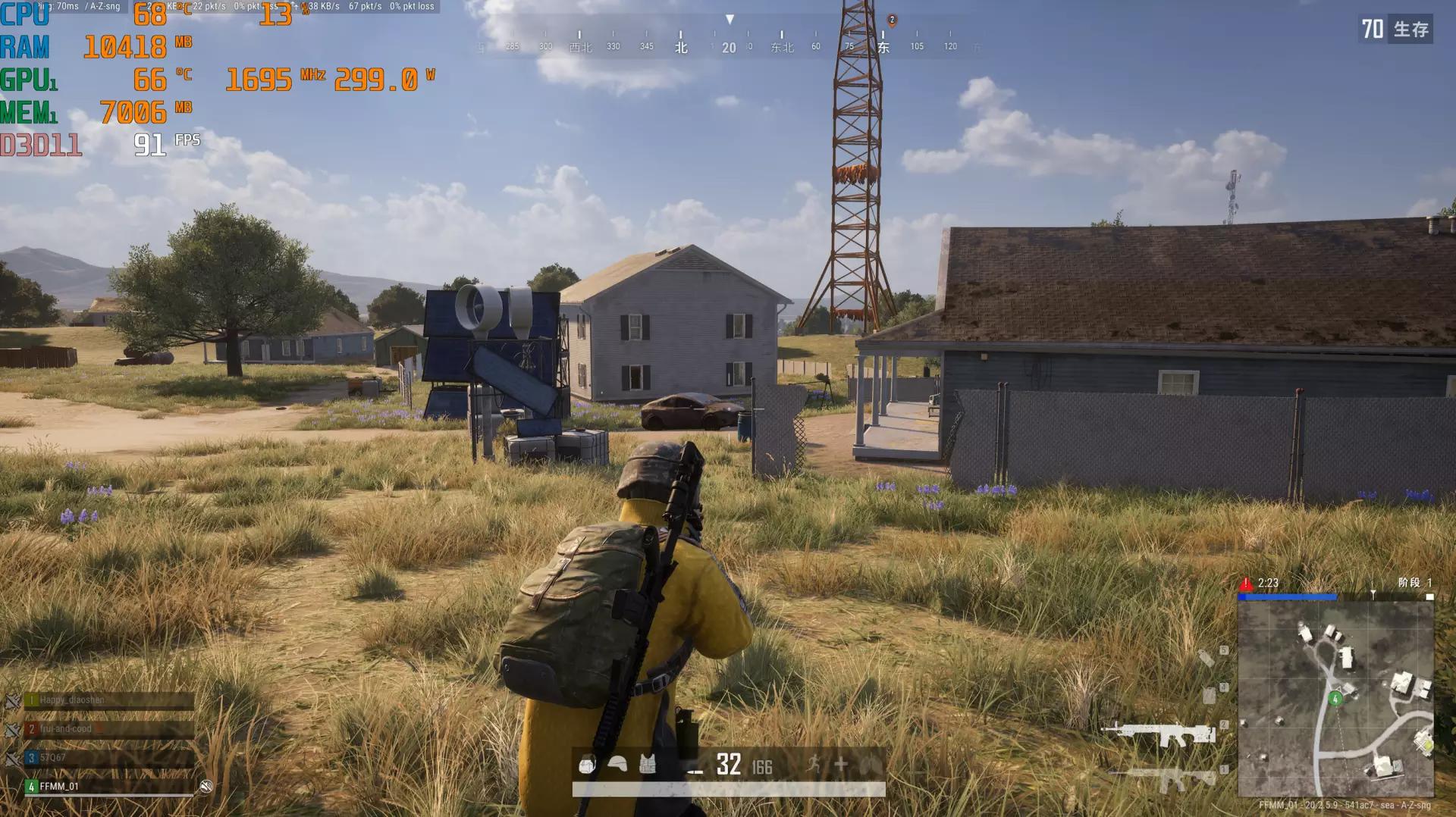
Task: Click the backpack equipment icon
Action: coord(587,765)
